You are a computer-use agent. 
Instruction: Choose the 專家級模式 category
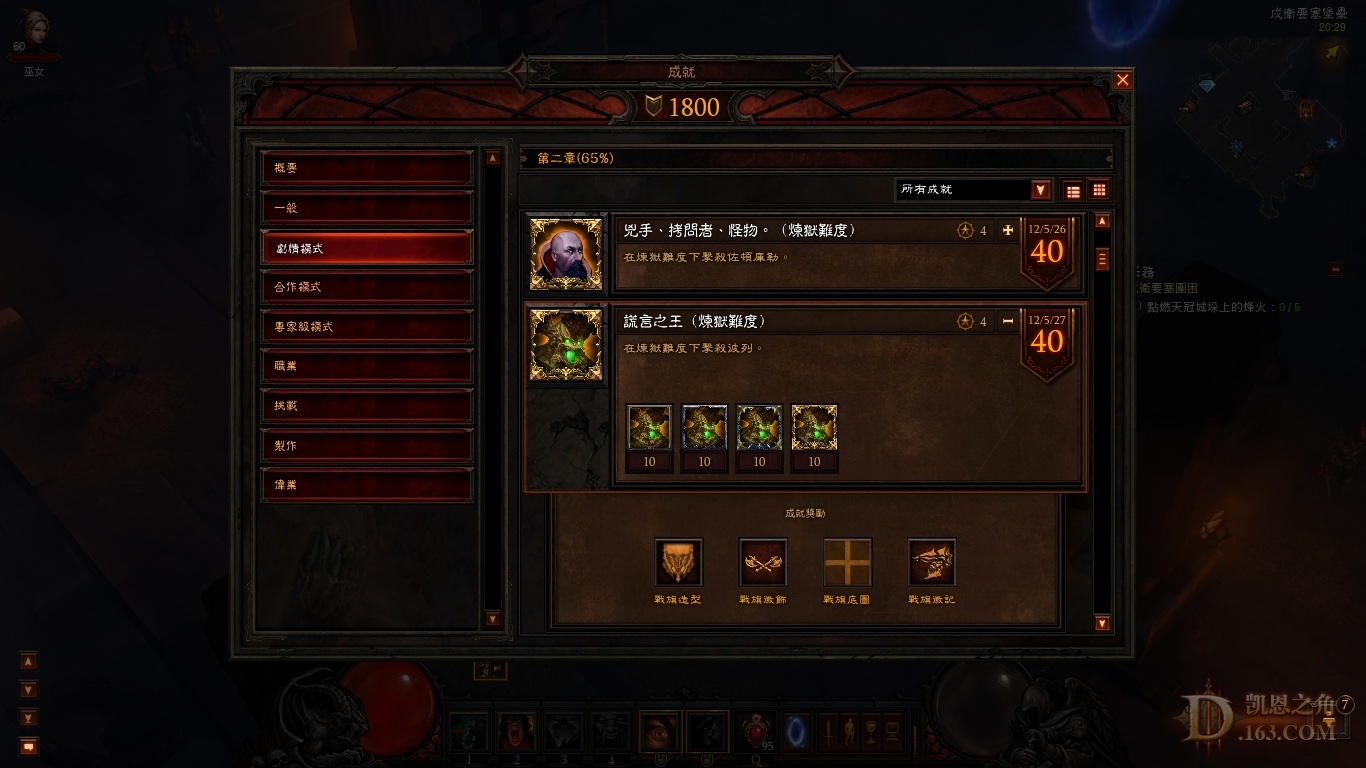366,327
